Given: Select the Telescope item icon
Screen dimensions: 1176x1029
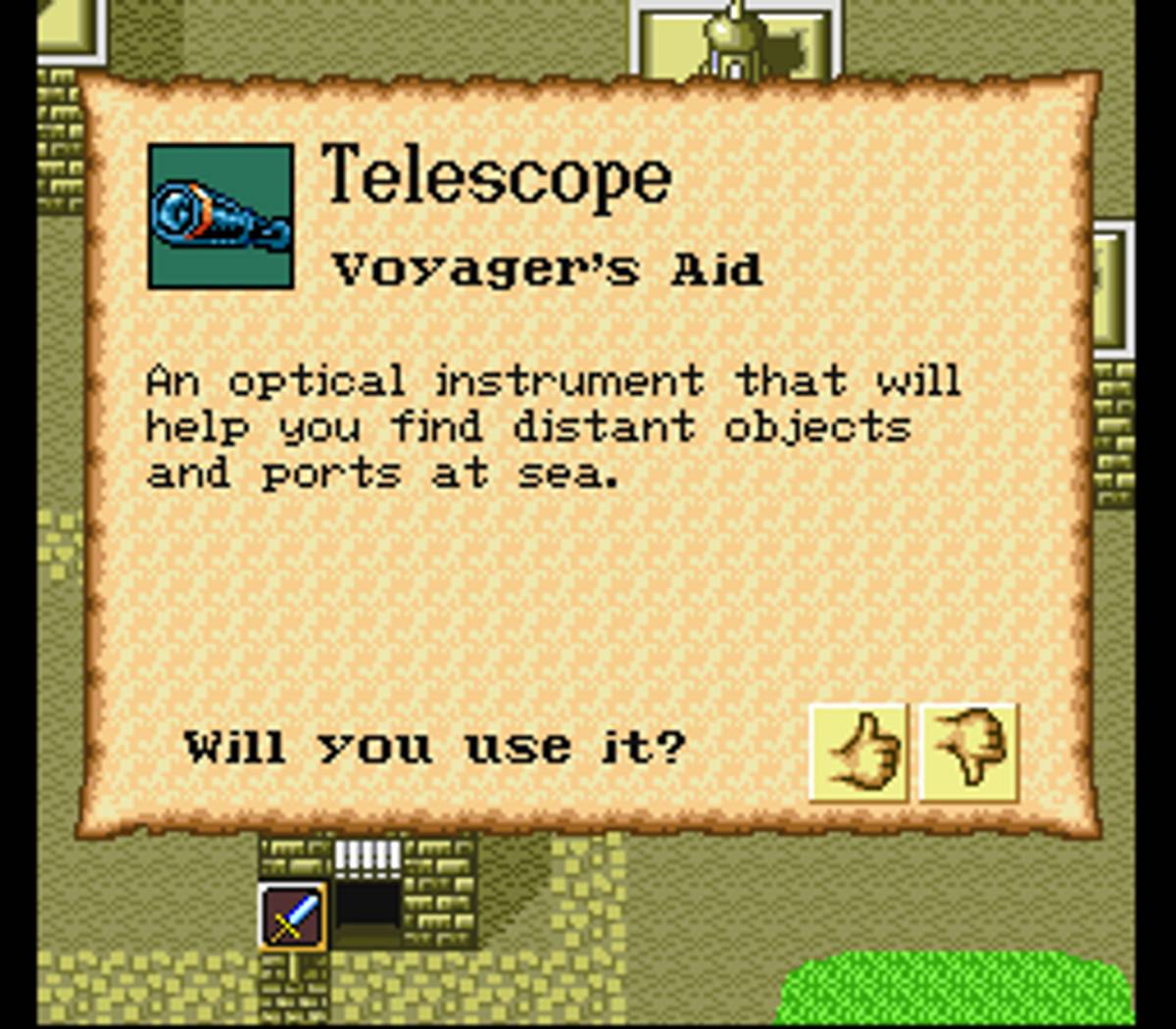Looking at the screenshot, I should point(220,217).
